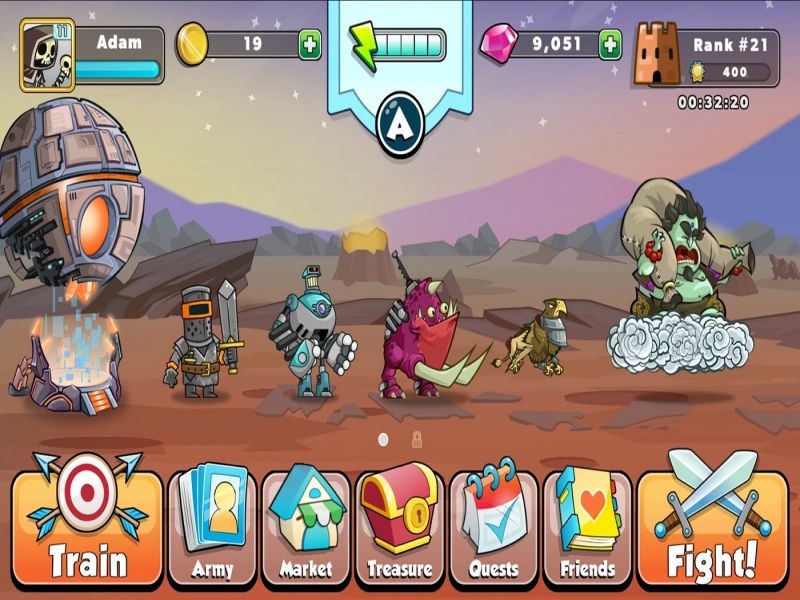This screenshot has height=600, width=800.
Task: Add more gold coins with plus button
Action: (310, 45)
